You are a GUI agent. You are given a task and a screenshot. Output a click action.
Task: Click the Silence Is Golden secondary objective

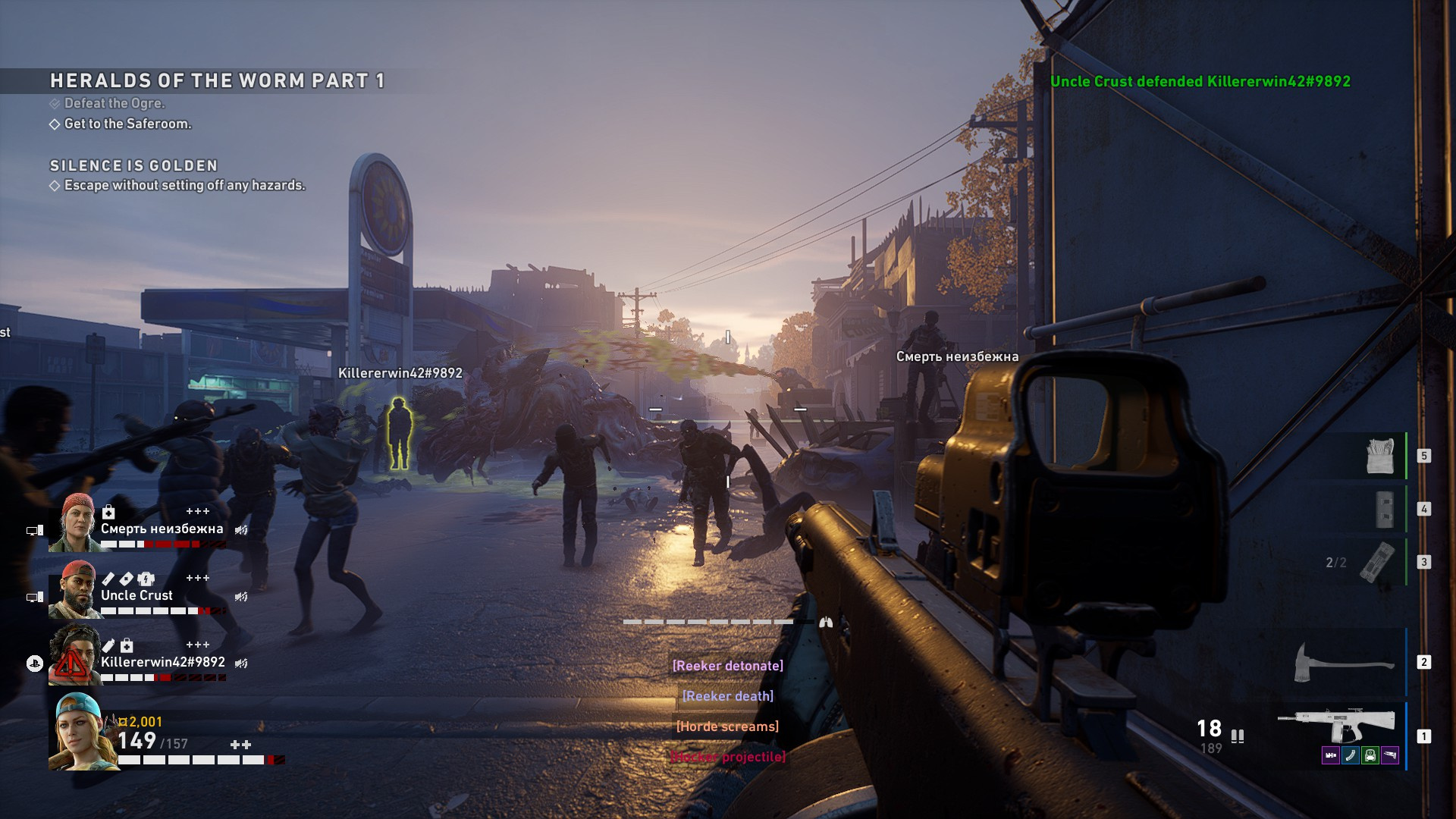point(133,165)
